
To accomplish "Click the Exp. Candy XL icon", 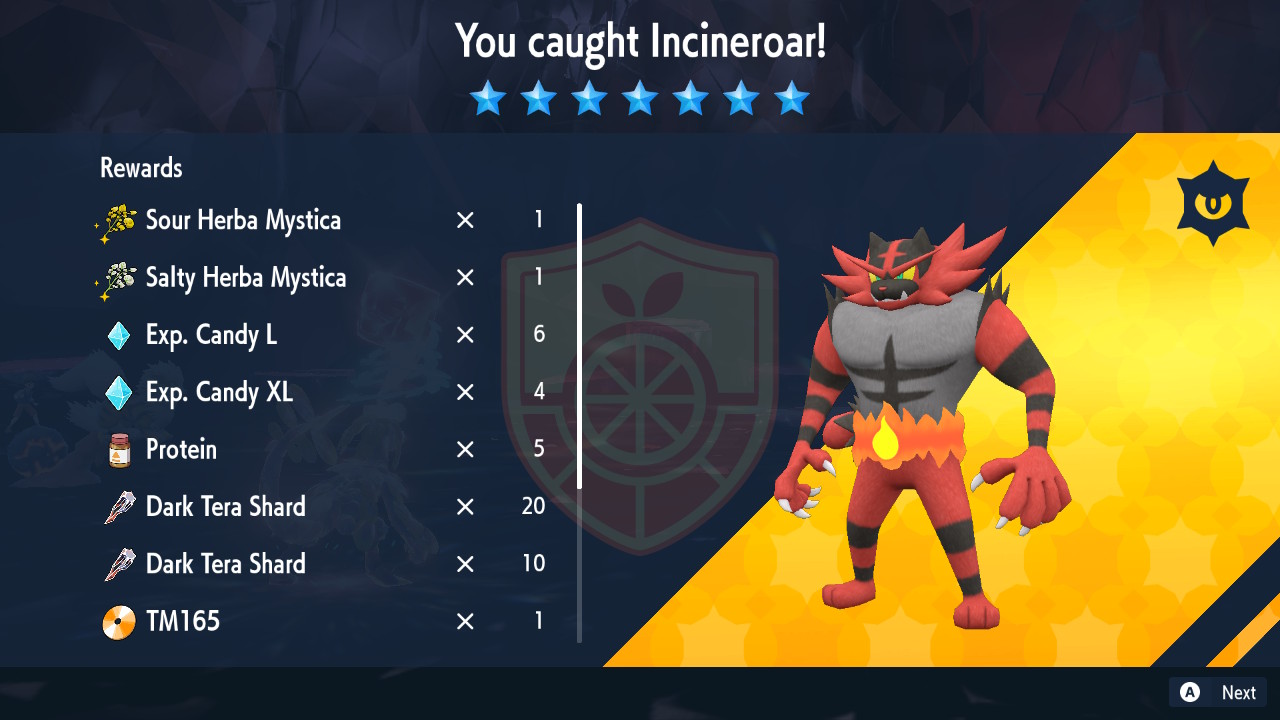I will [x=117, y=392].
